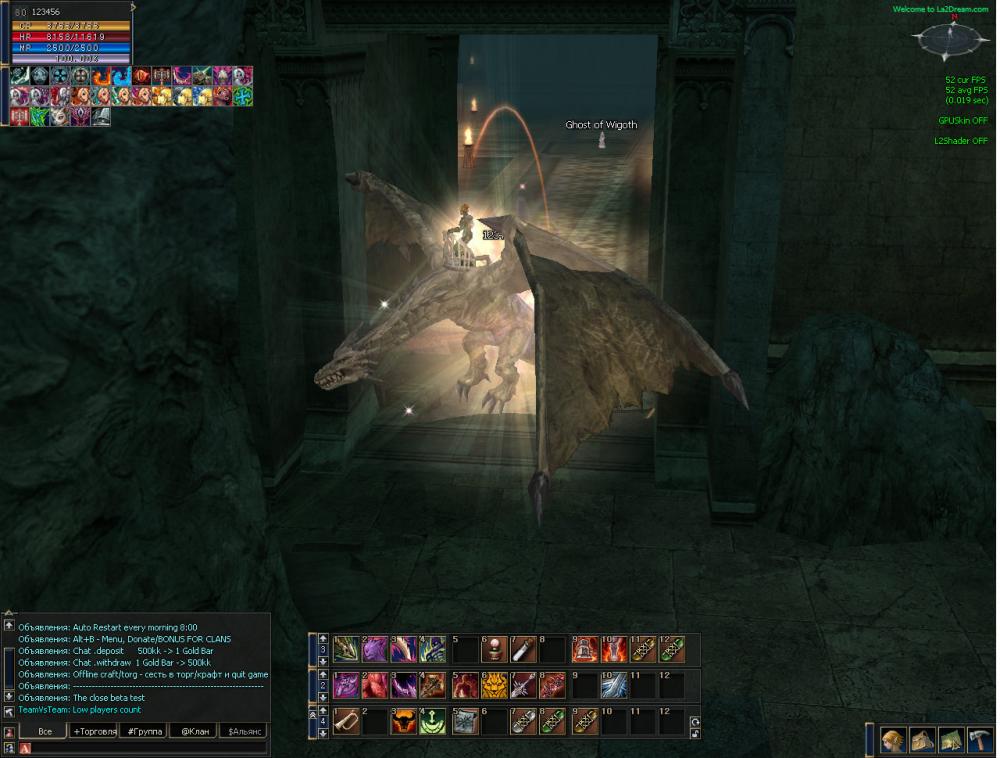1000x758 pixels.
Task: Open the character status head icon
Action: click(x=893, y=740)
